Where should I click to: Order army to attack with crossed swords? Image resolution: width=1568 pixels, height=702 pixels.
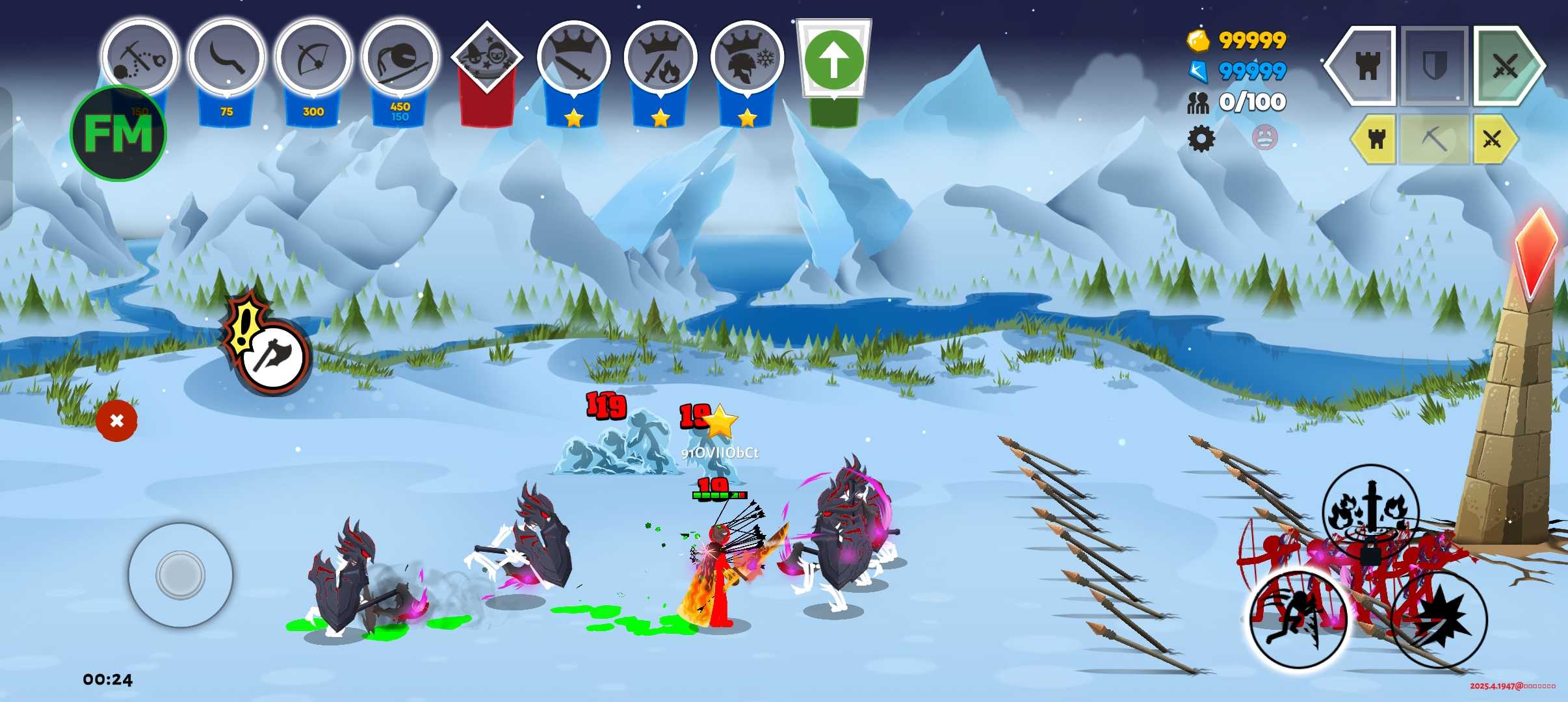pyautogui.click(x=1506, y=66)
